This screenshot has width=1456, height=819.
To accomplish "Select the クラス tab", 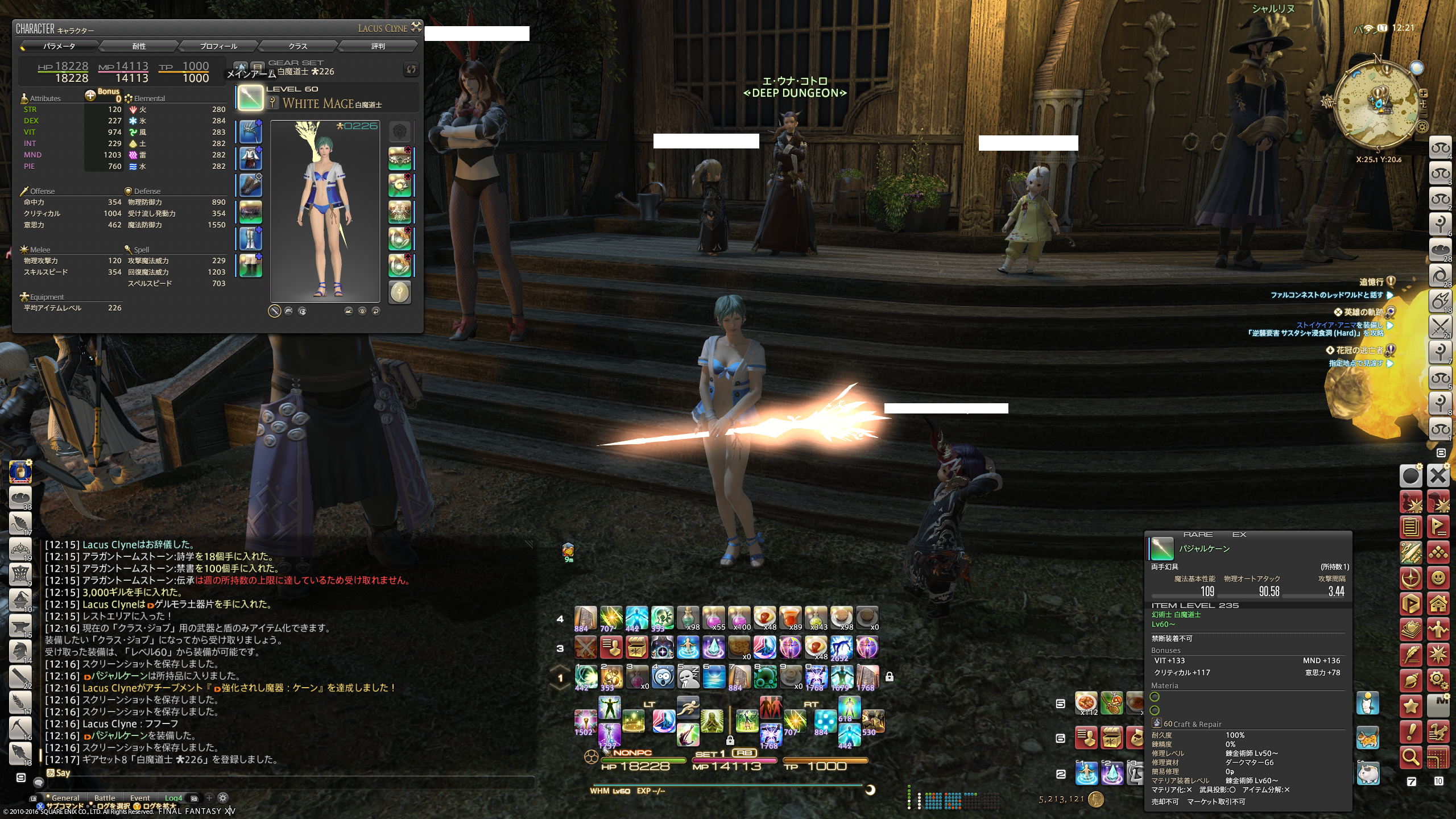I will click(297, 46).
